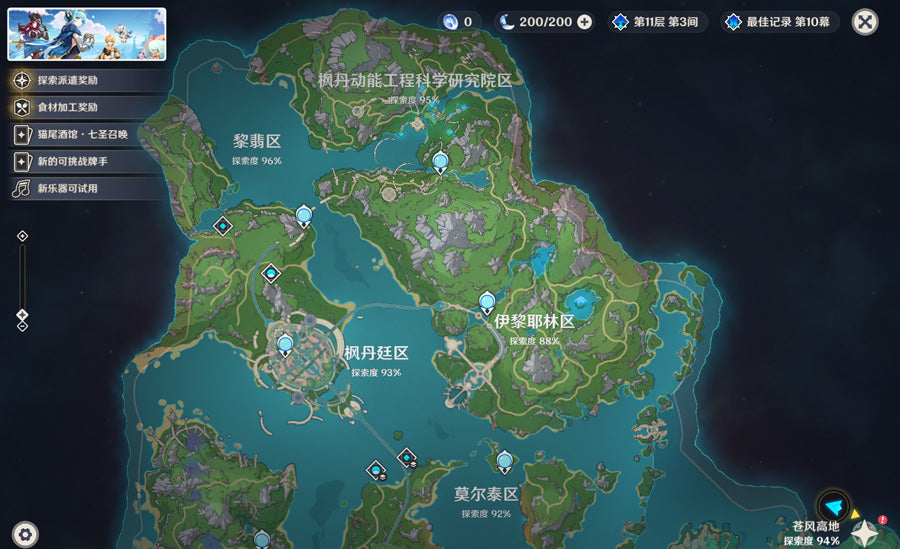This screenshot has width=900, height=549.
Task: Close the map with the X button
Action: 865,21
